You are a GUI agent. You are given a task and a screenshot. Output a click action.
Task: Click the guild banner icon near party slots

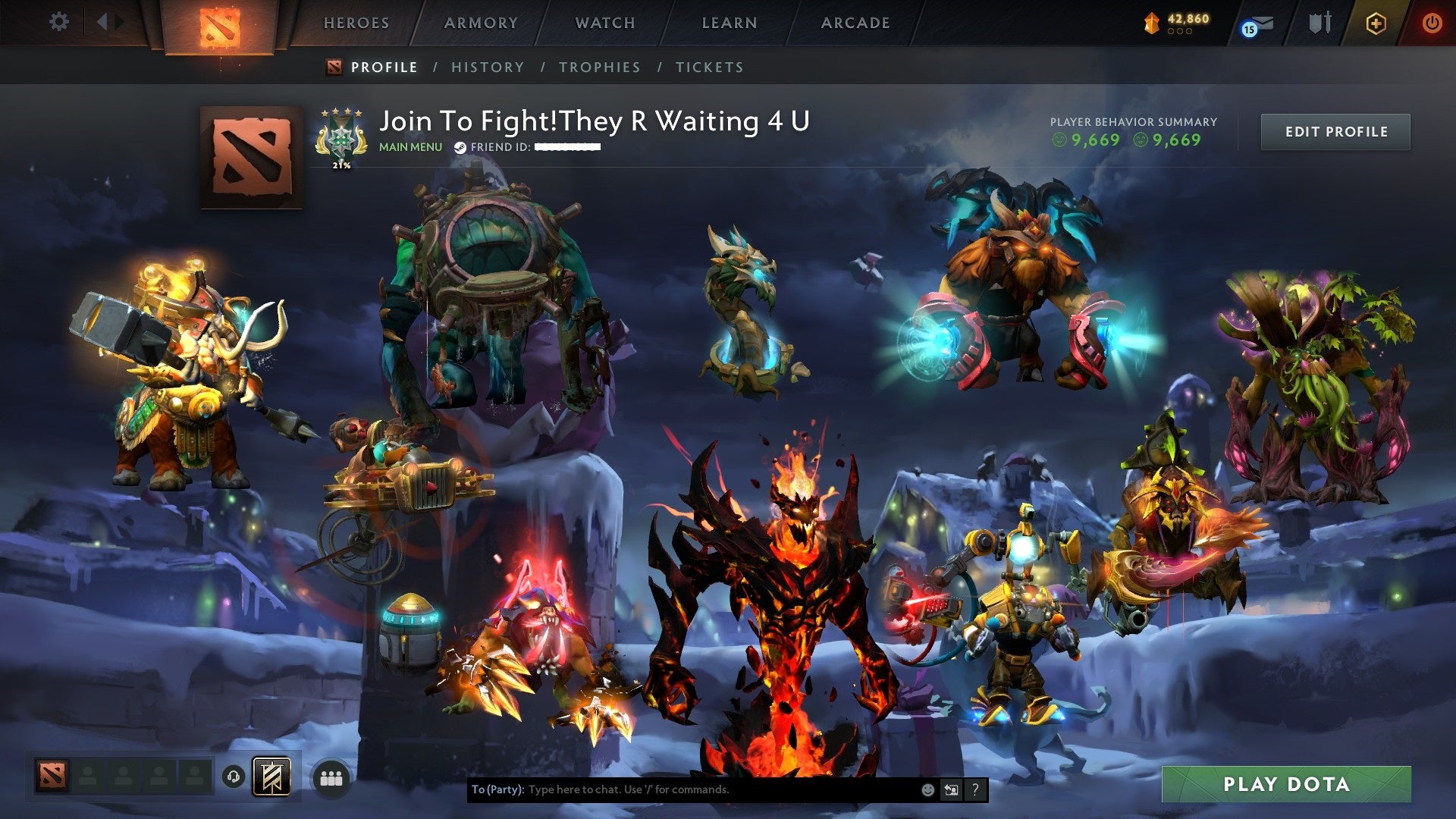tap(272, 775)
